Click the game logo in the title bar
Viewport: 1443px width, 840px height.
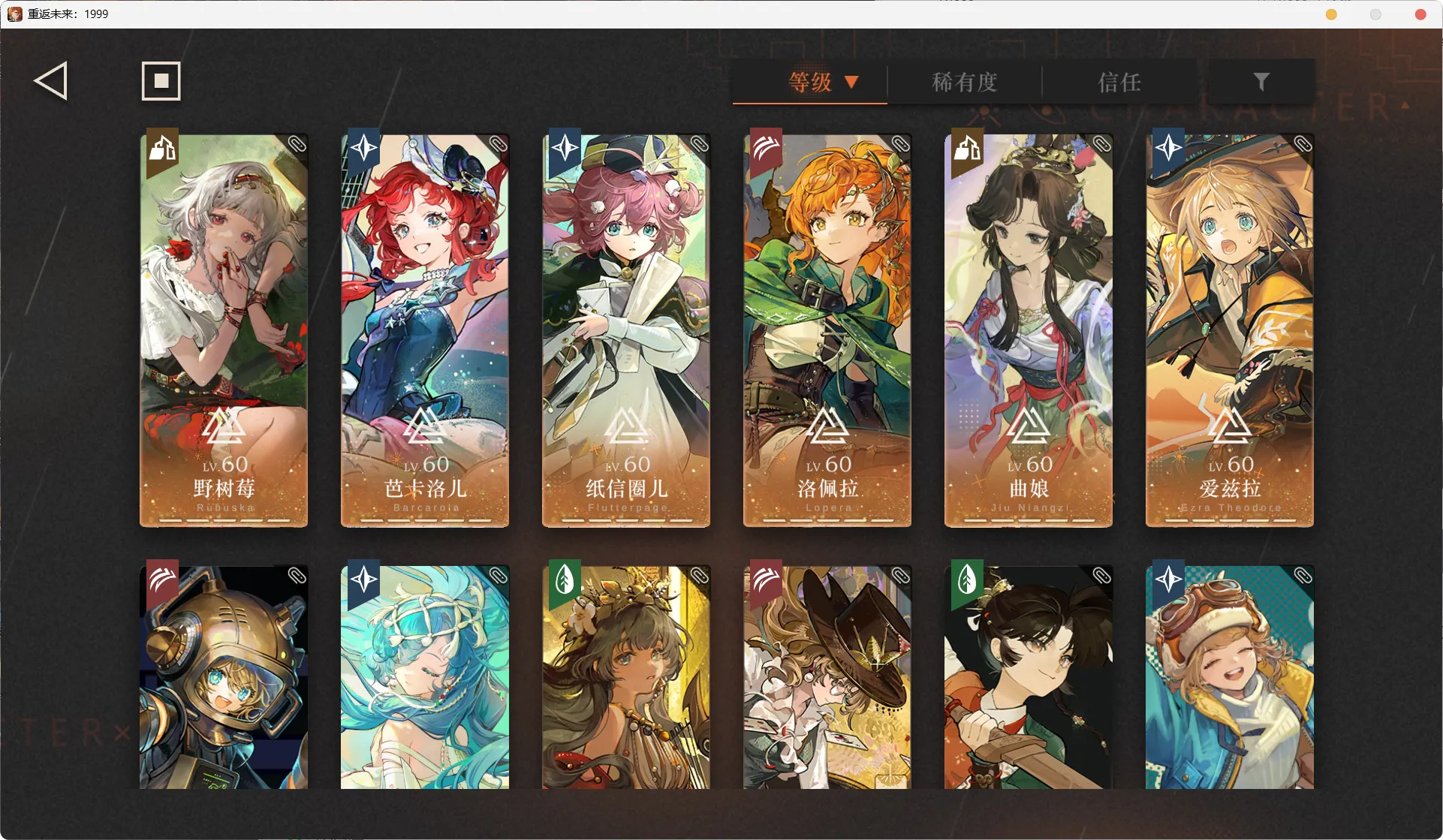click(14, 14)
